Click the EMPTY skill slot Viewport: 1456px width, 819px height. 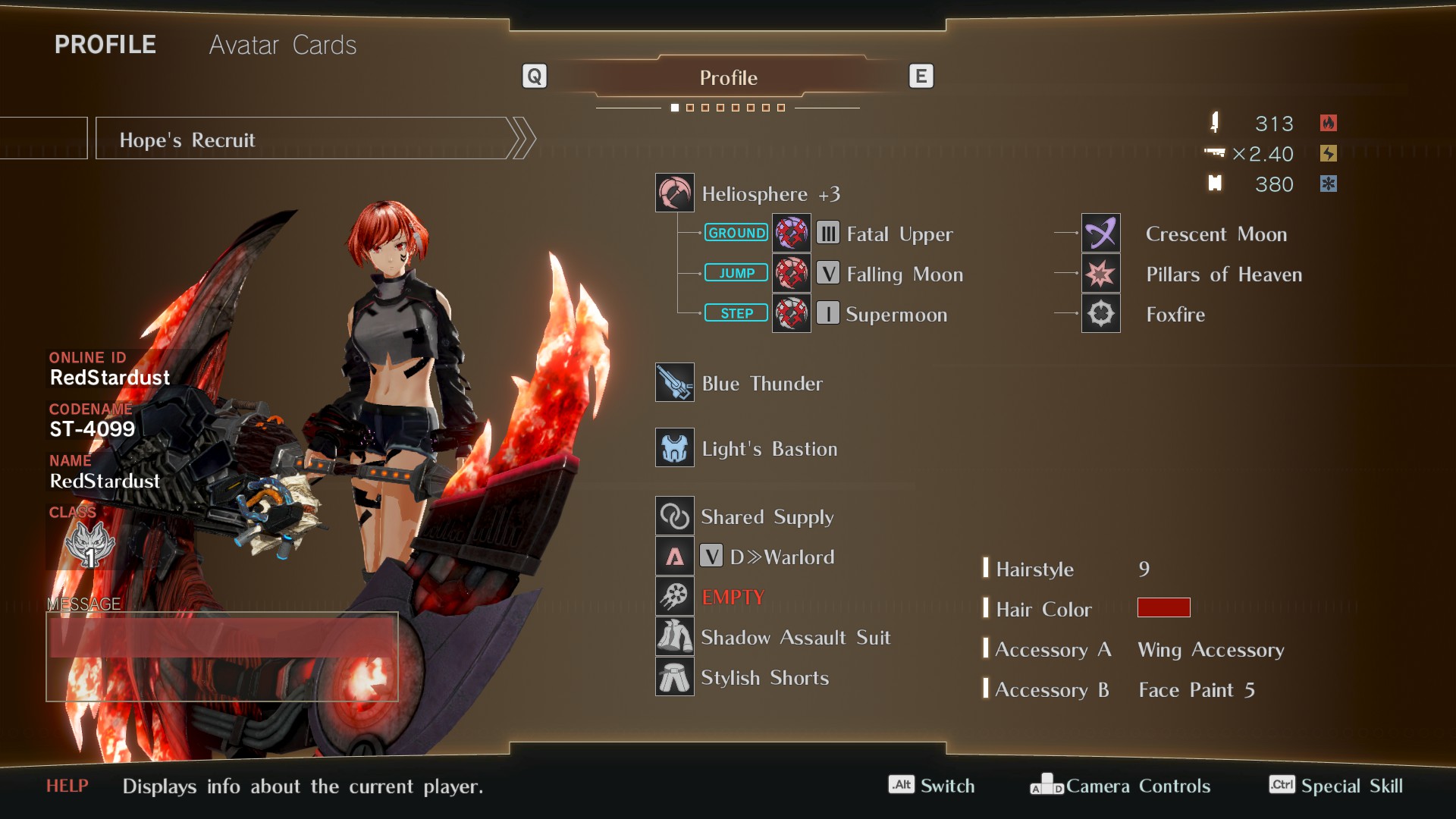click(674, 596)
